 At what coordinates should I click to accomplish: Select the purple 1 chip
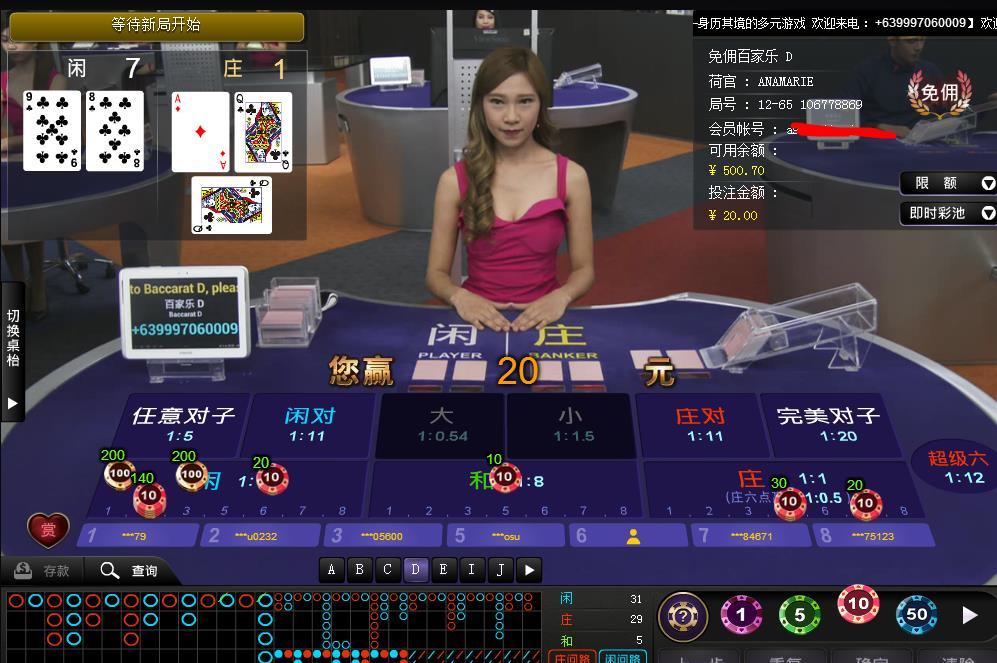[x=741, y=615]
